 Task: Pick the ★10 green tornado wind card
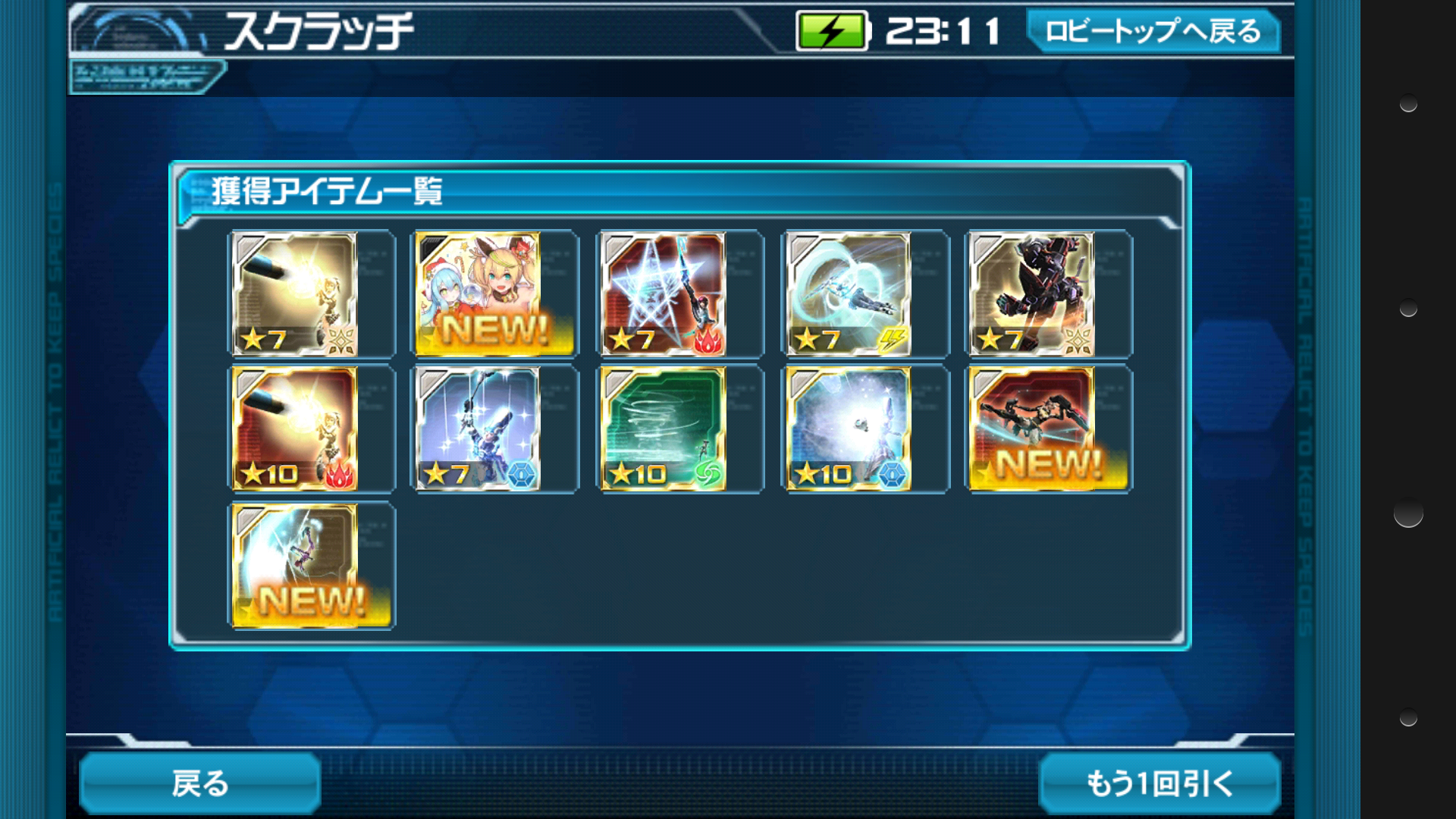pos(664,429)
